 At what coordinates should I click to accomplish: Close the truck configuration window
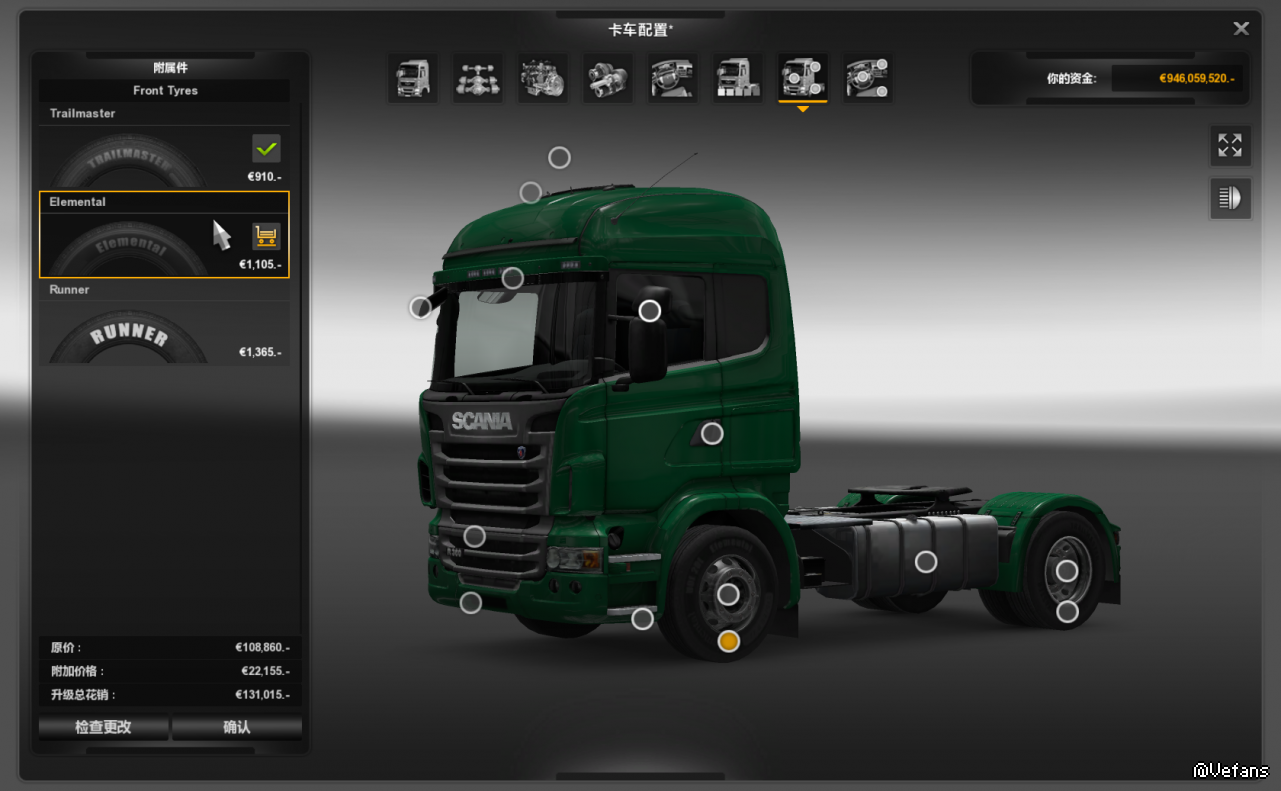(x=1241, y=29)
